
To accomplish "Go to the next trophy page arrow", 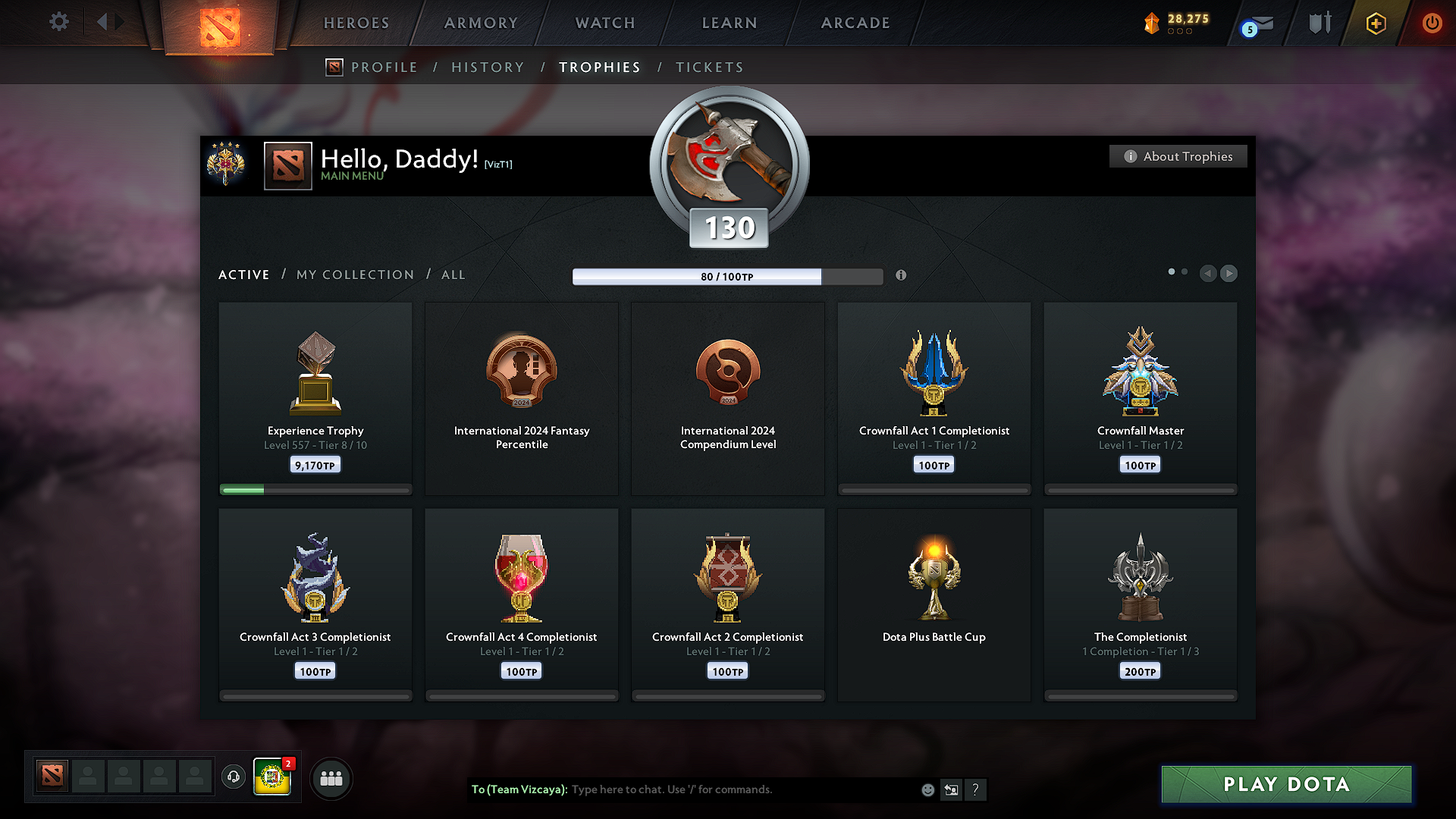I will pyautogui.click(x=1228, y=274).
